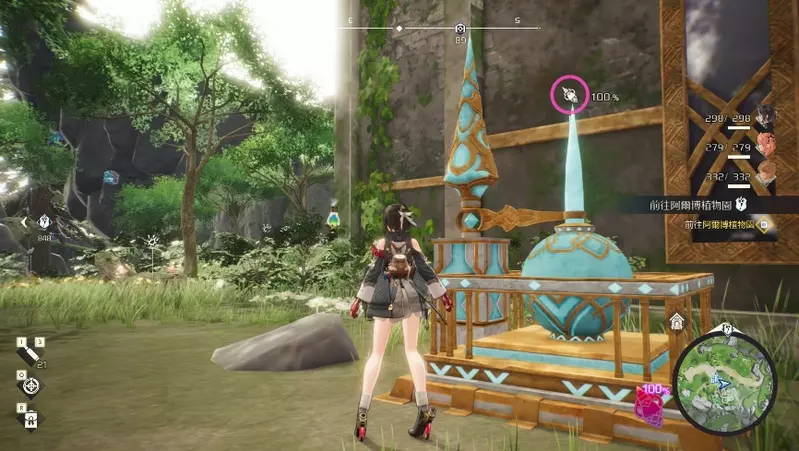Image resolution: width=799 pixels, height=451 pixels.
Task: Open the circular minimap
Action: pyautogui.click(x=724, y=383)
